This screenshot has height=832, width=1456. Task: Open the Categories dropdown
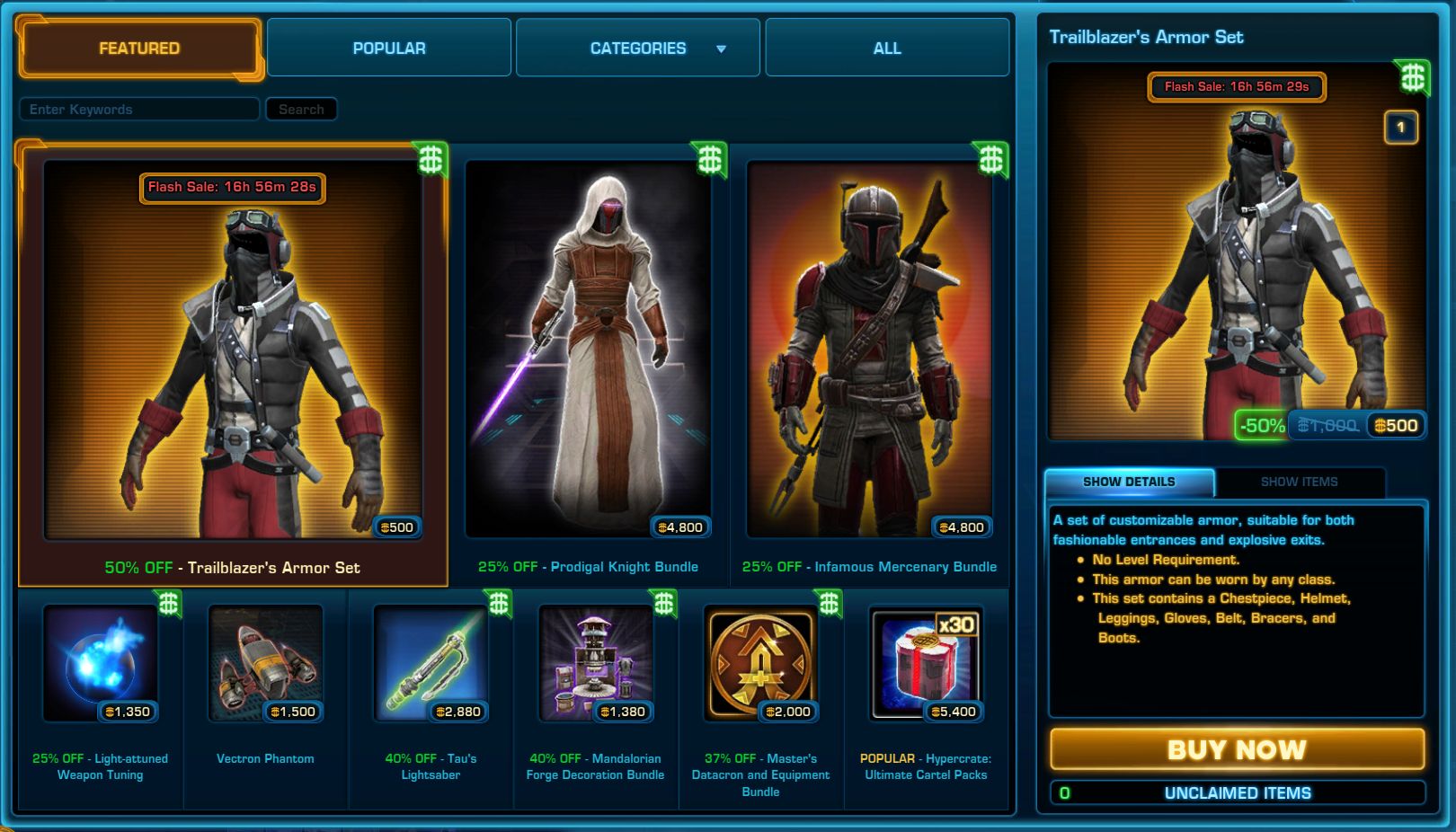coord(638,48)
